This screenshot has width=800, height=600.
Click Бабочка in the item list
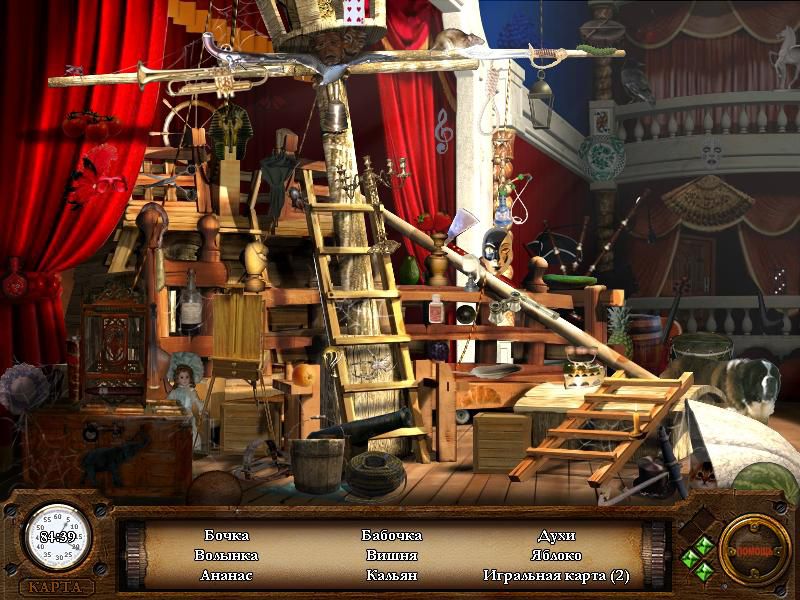[391, 535]
